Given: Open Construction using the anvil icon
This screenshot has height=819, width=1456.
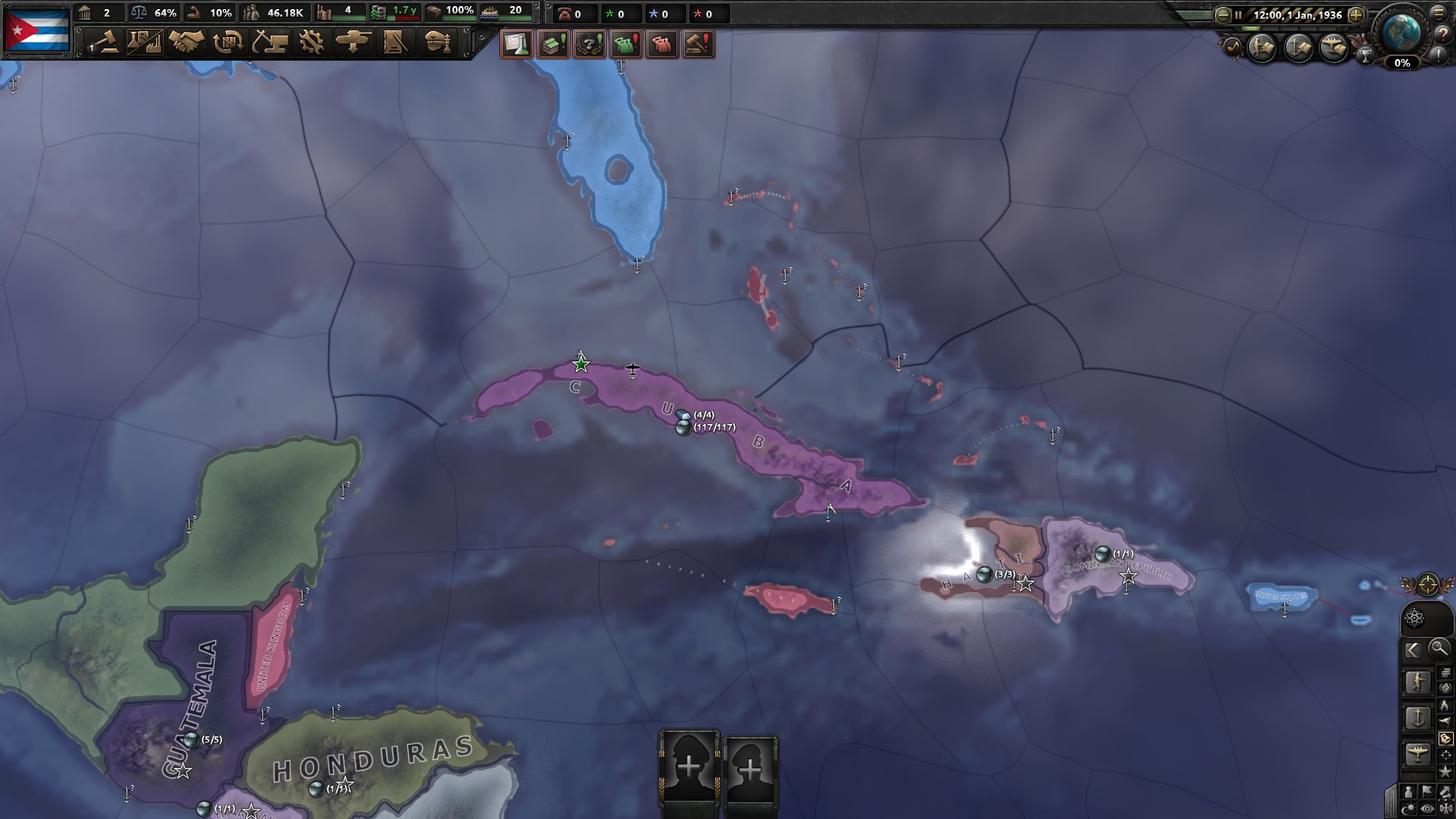Looking at the screenshot, I should pyautogui.click(x=269, y=43).
